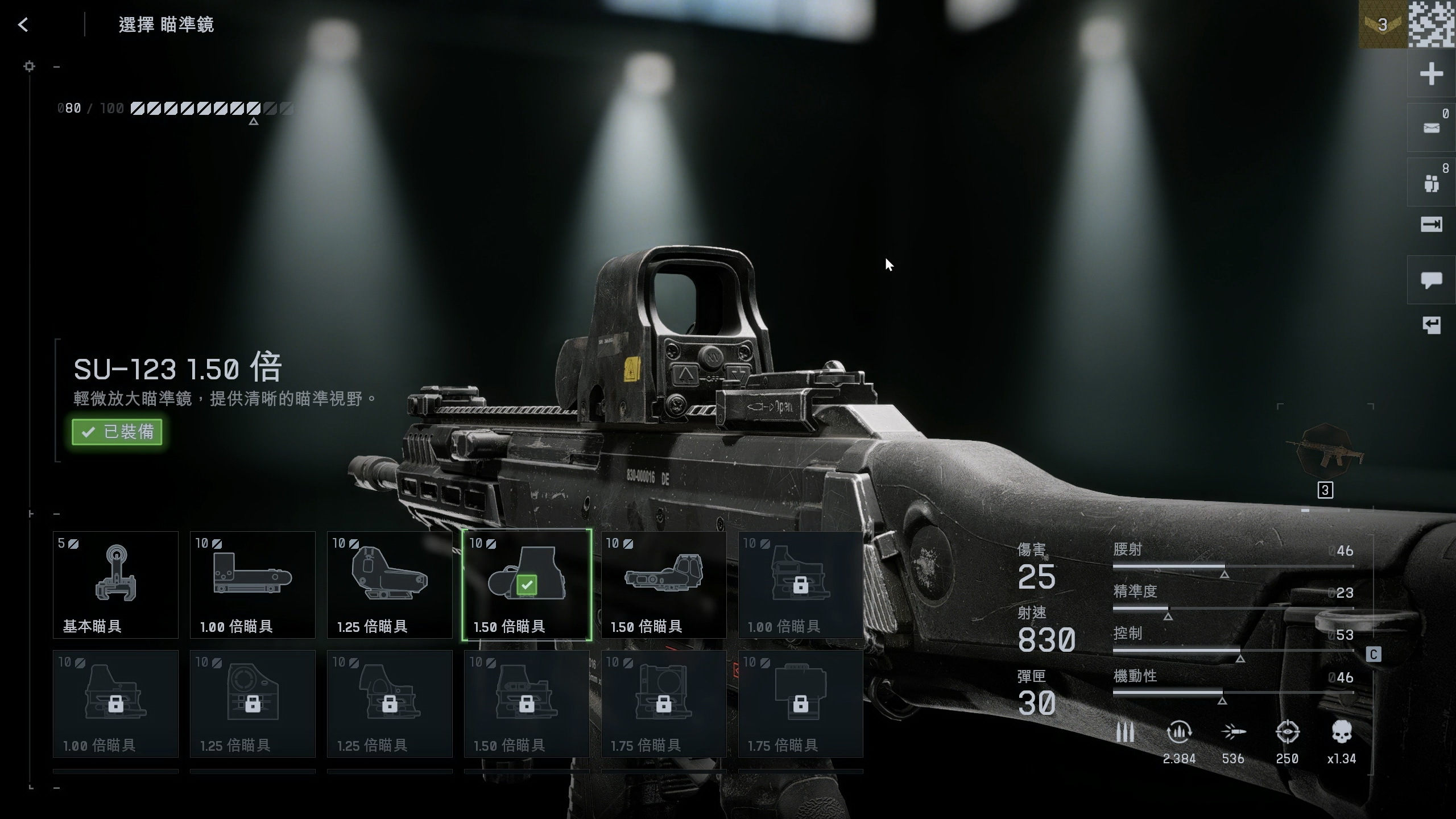Click the green 已裝備 equipped button

117,432
